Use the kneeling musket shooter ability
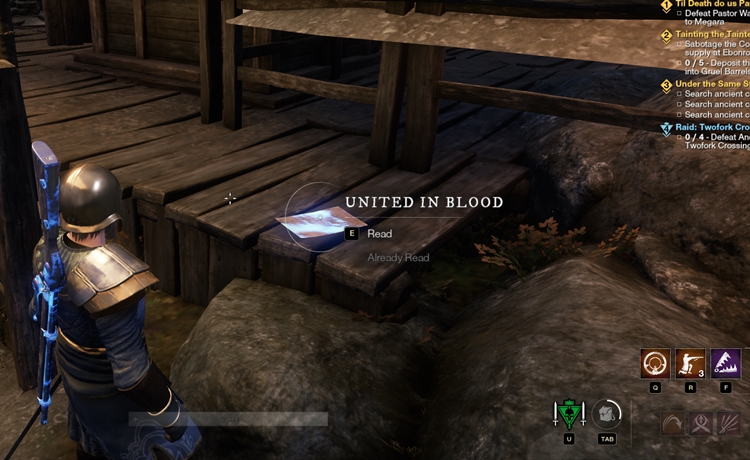The image size is (750, 460). 691,363
